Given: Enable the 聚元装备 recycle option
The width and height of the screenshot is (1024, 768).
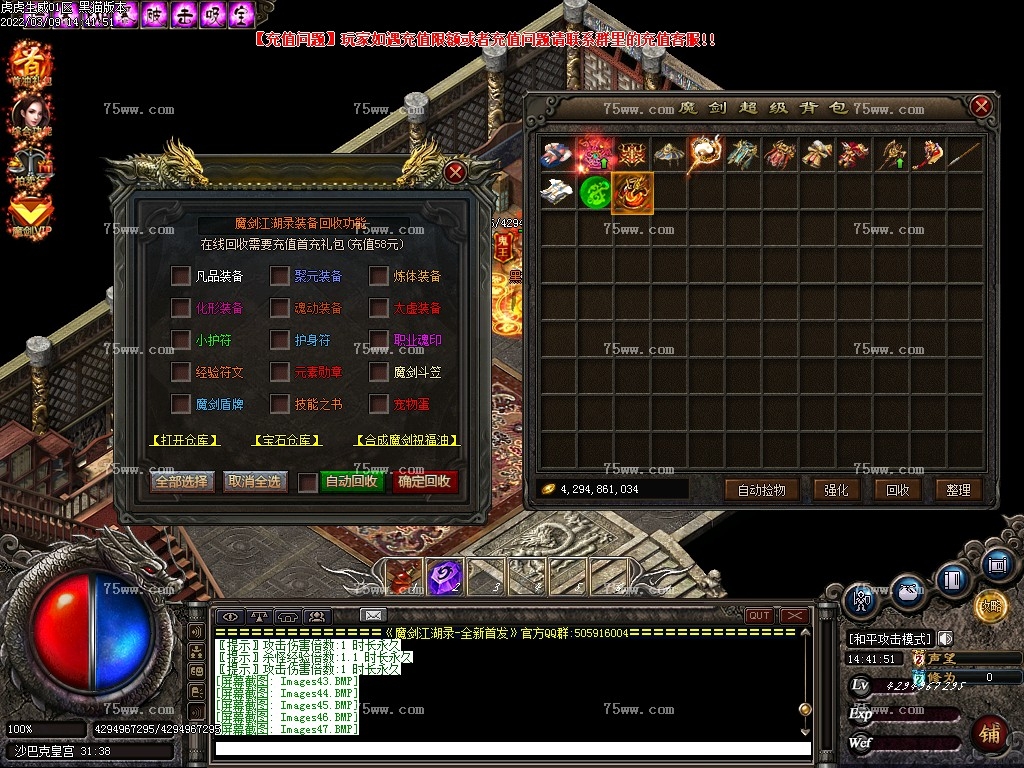Looking at the screenshot, I should [279, 276].
